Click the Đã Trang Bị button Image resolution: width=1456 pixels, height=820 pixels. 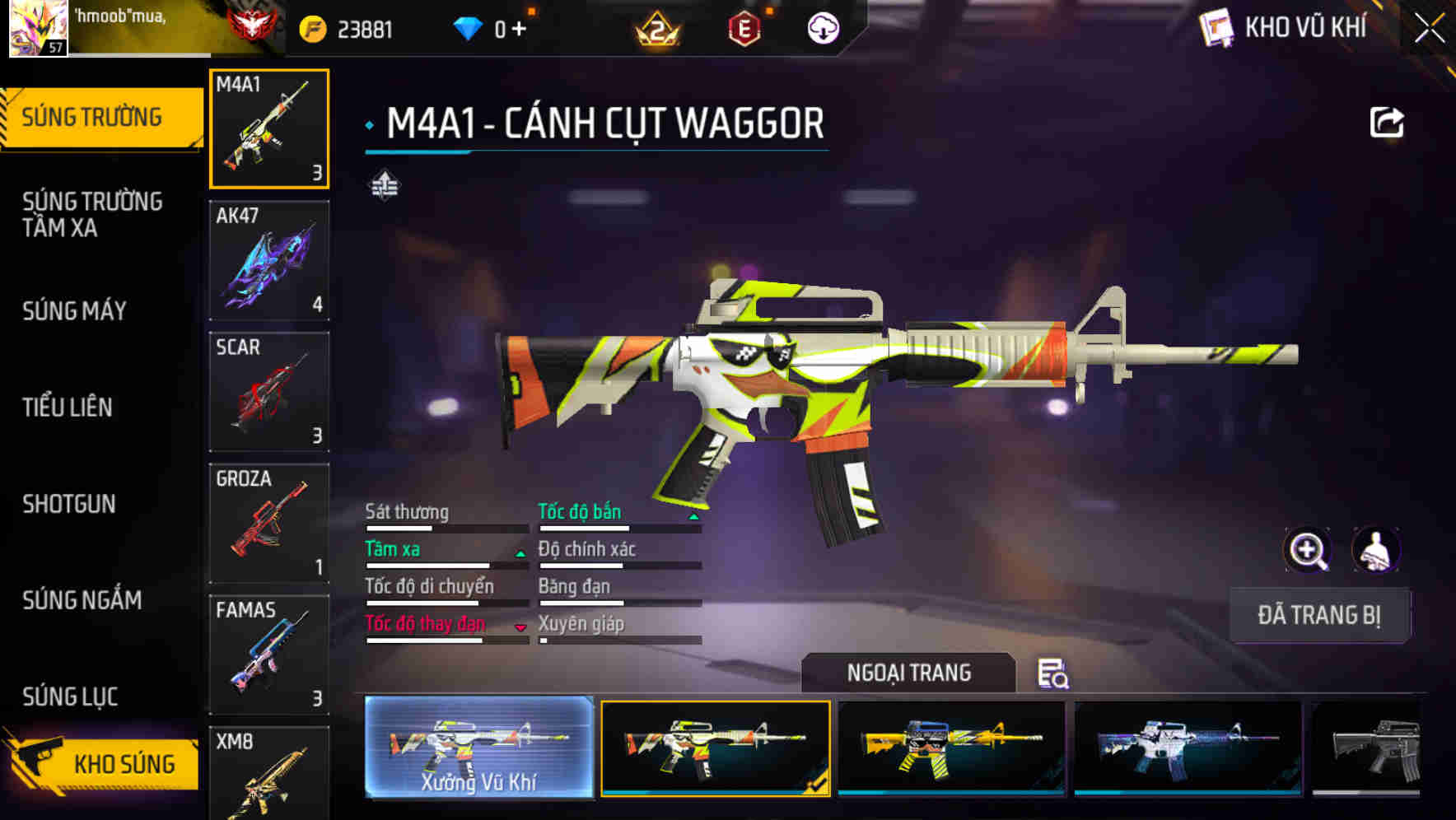point(1318,615)
